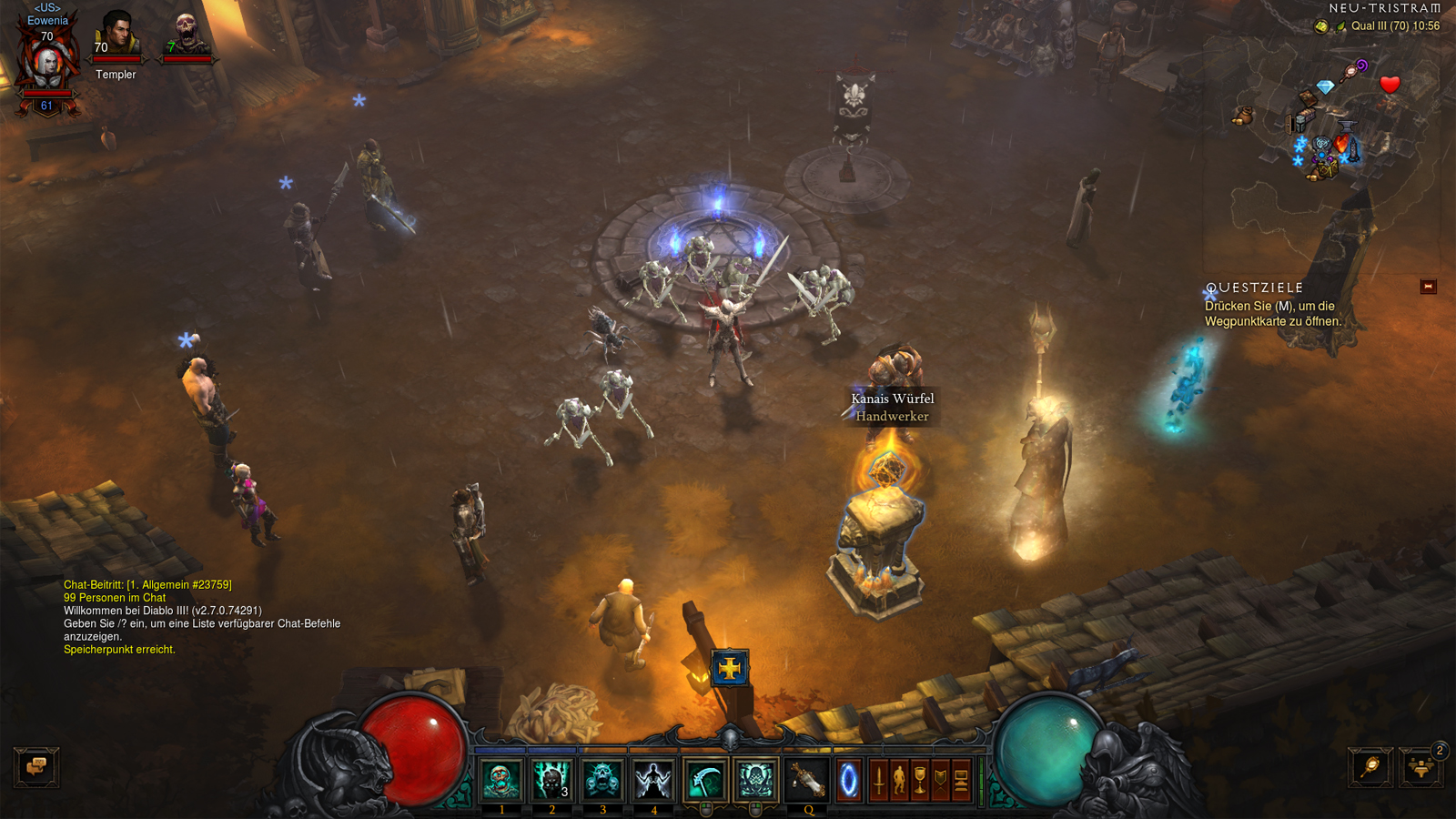Open the banner-shaped menu button
Screen dimensions: 1456x819
(941, 781)
